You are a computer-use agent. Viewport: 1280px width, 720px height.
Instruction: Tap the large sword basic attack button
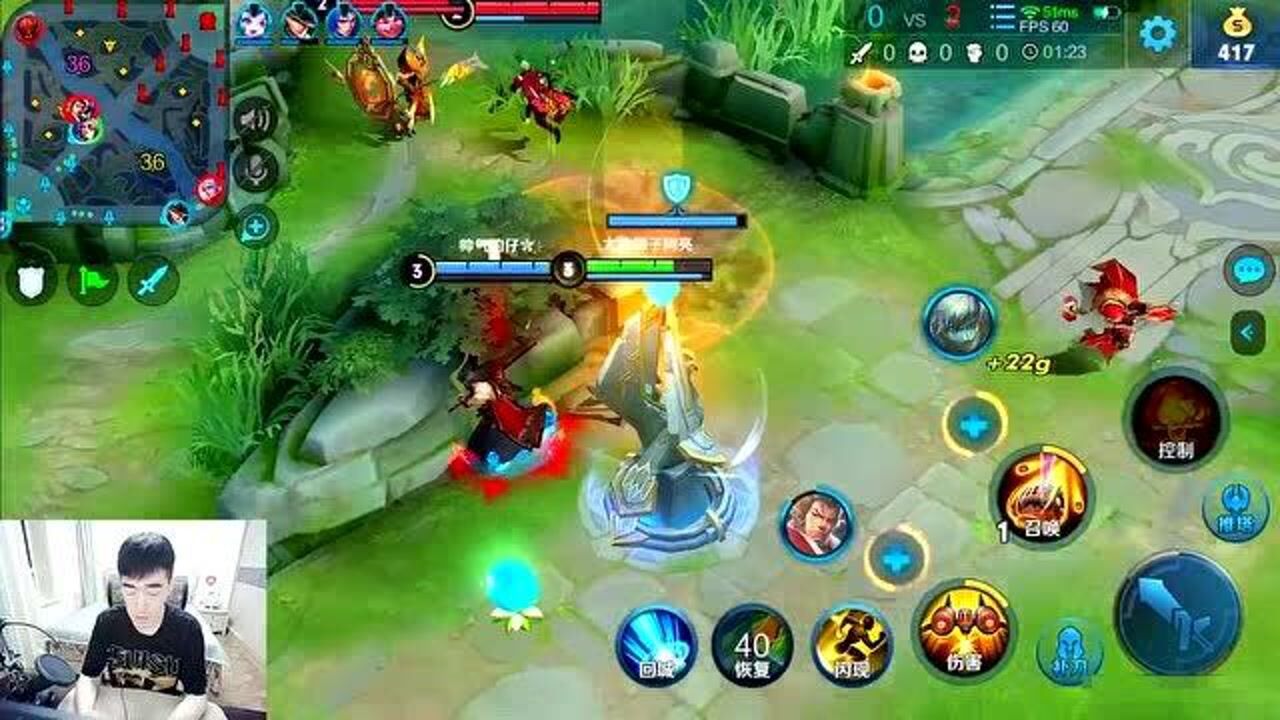point(1178,612)
